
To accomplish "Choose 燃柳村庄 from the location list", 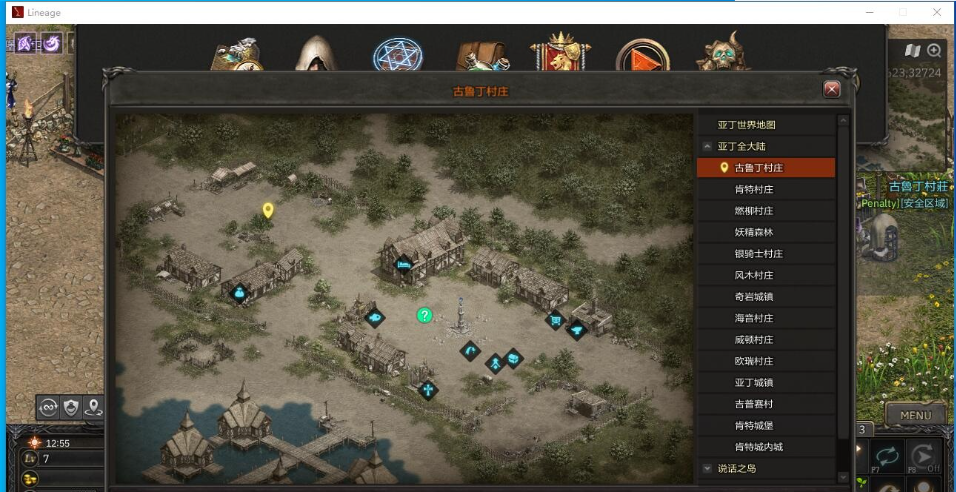I will click(x=753, y=211).
